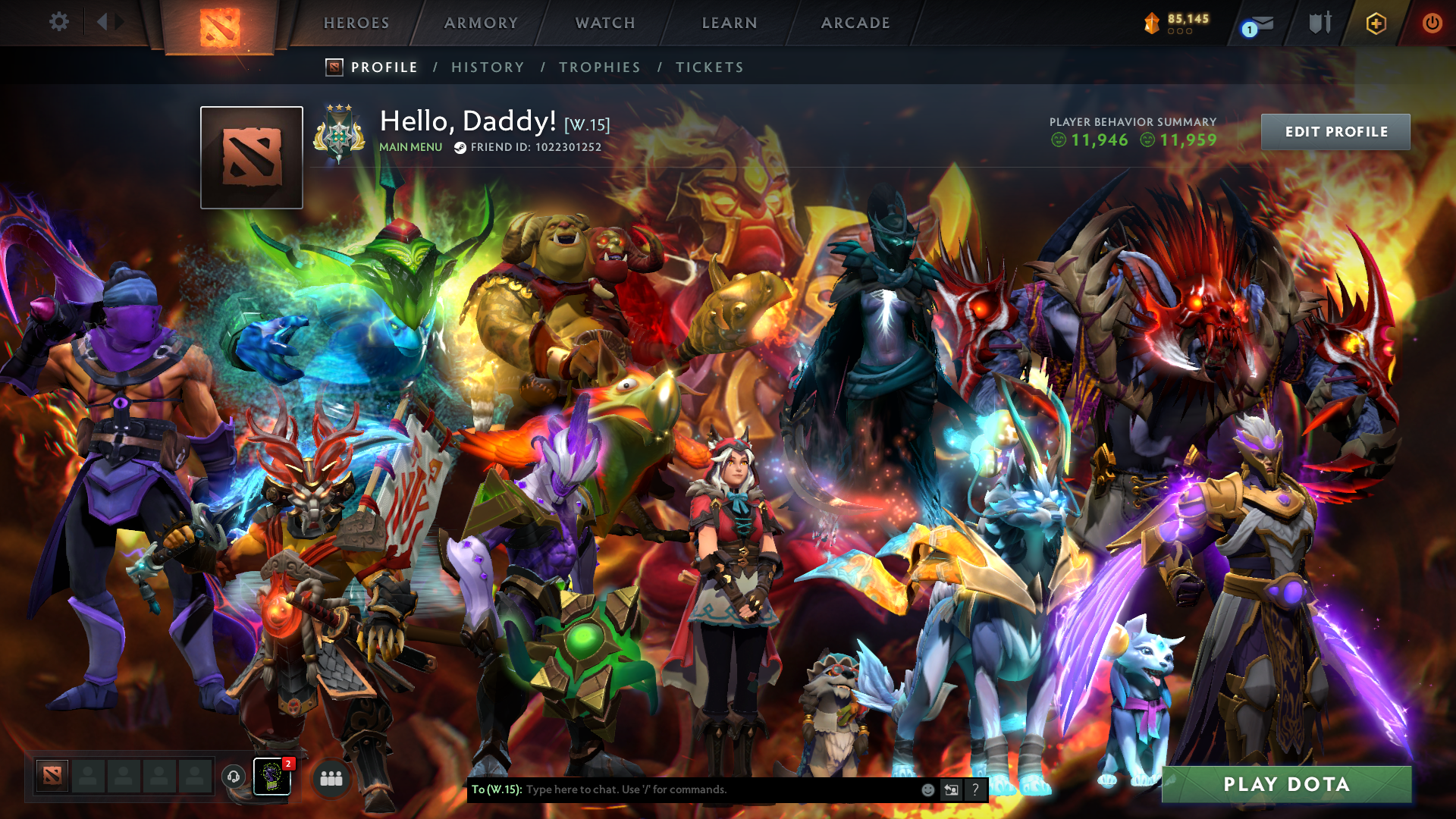Viewport: 1456px width, 819px height.
Task: Open the emoticon smiley picker
Action: point(927,789)
